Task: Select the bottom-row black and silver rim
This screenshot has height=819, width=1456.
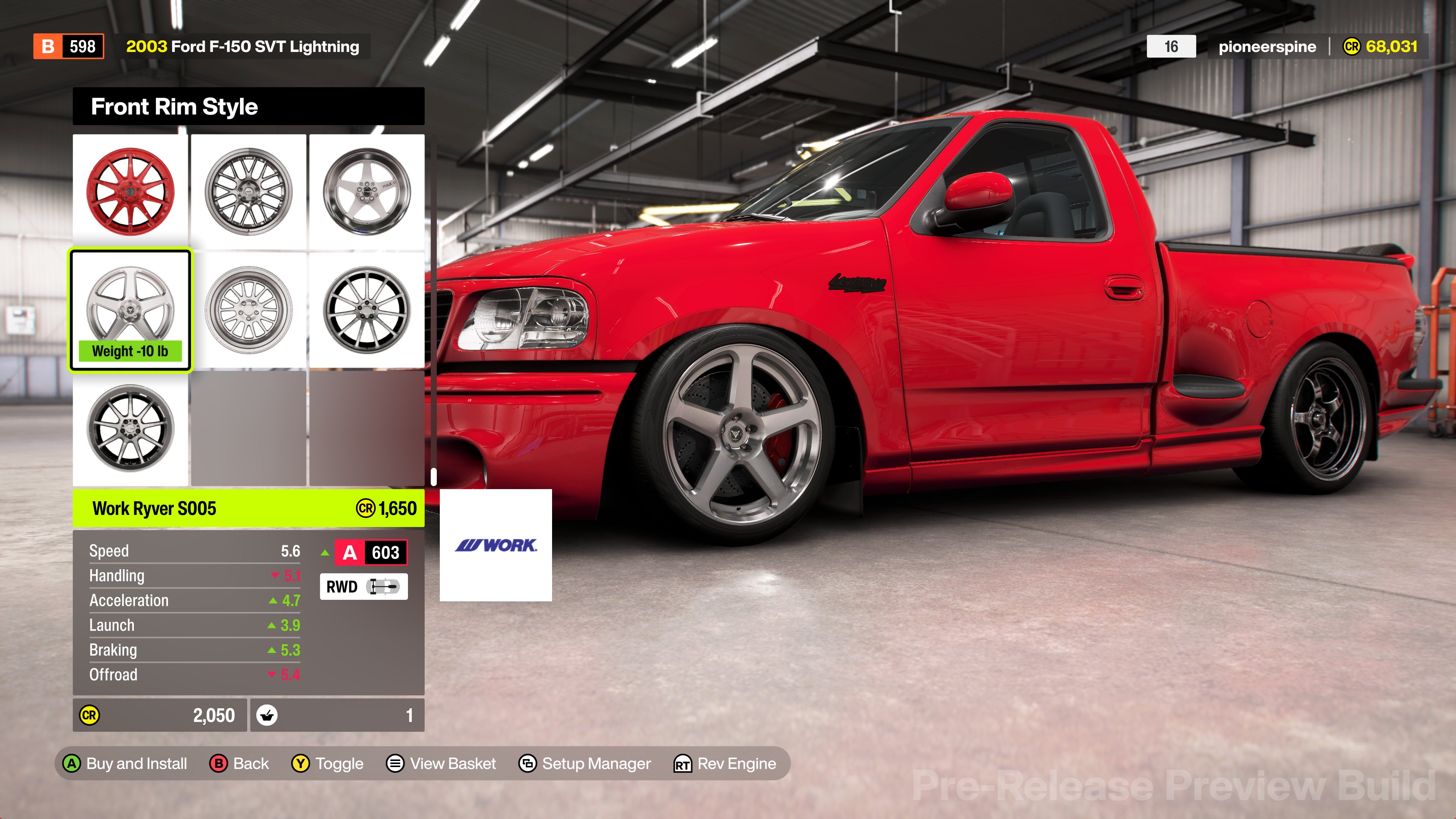Action: click(x=130, y=428)
